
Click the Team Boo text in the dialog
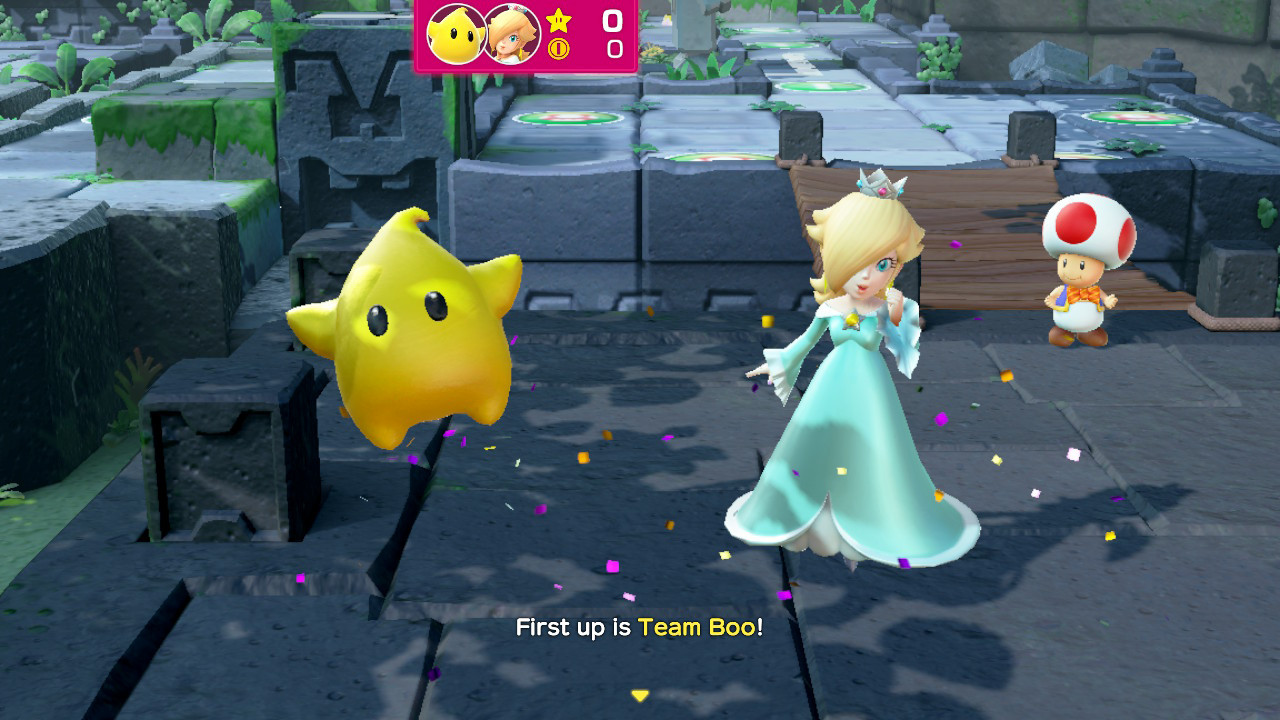click(700, 630)
